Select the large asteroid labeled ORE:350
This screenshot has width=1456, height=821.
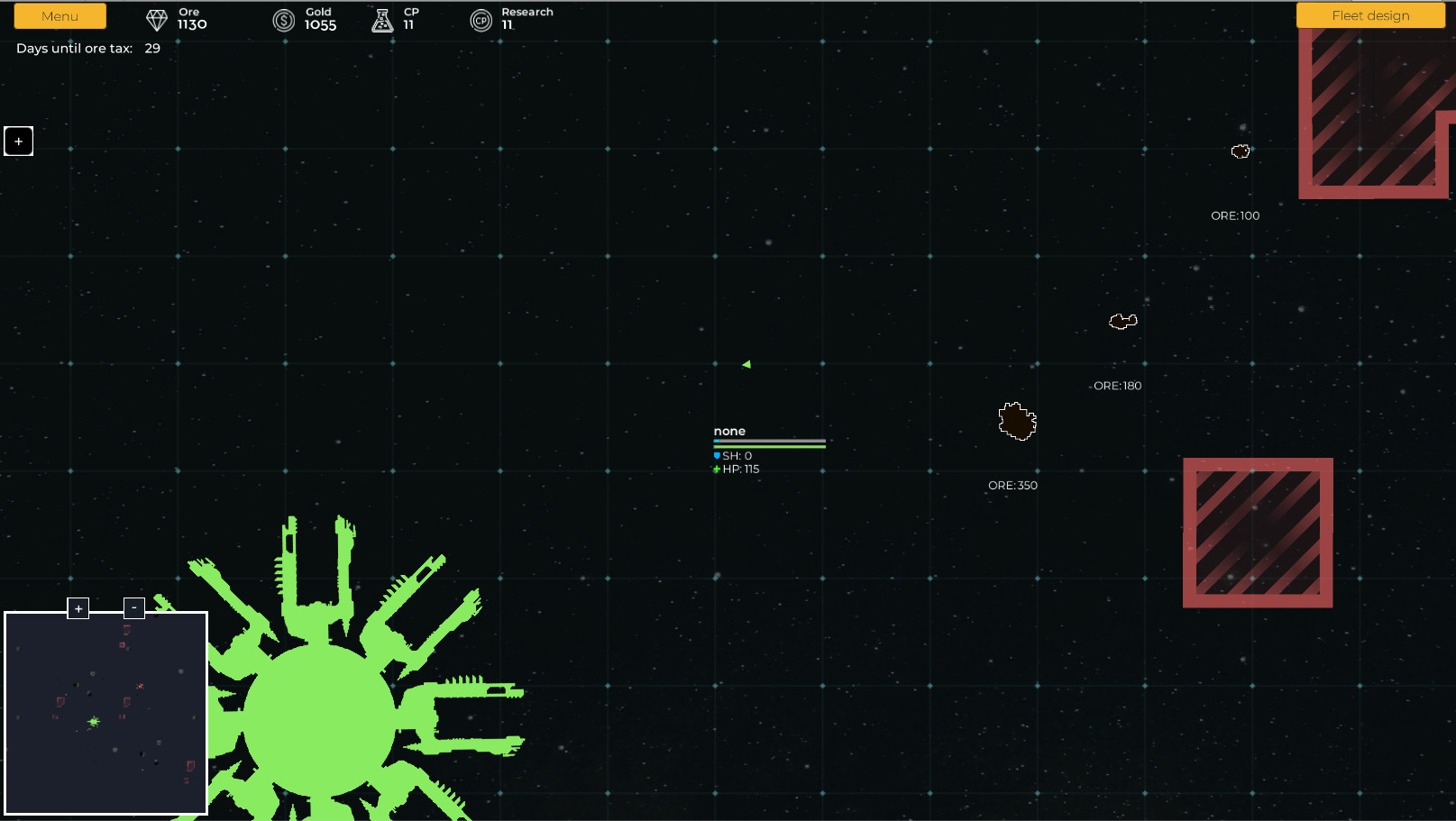(1016, 421)
